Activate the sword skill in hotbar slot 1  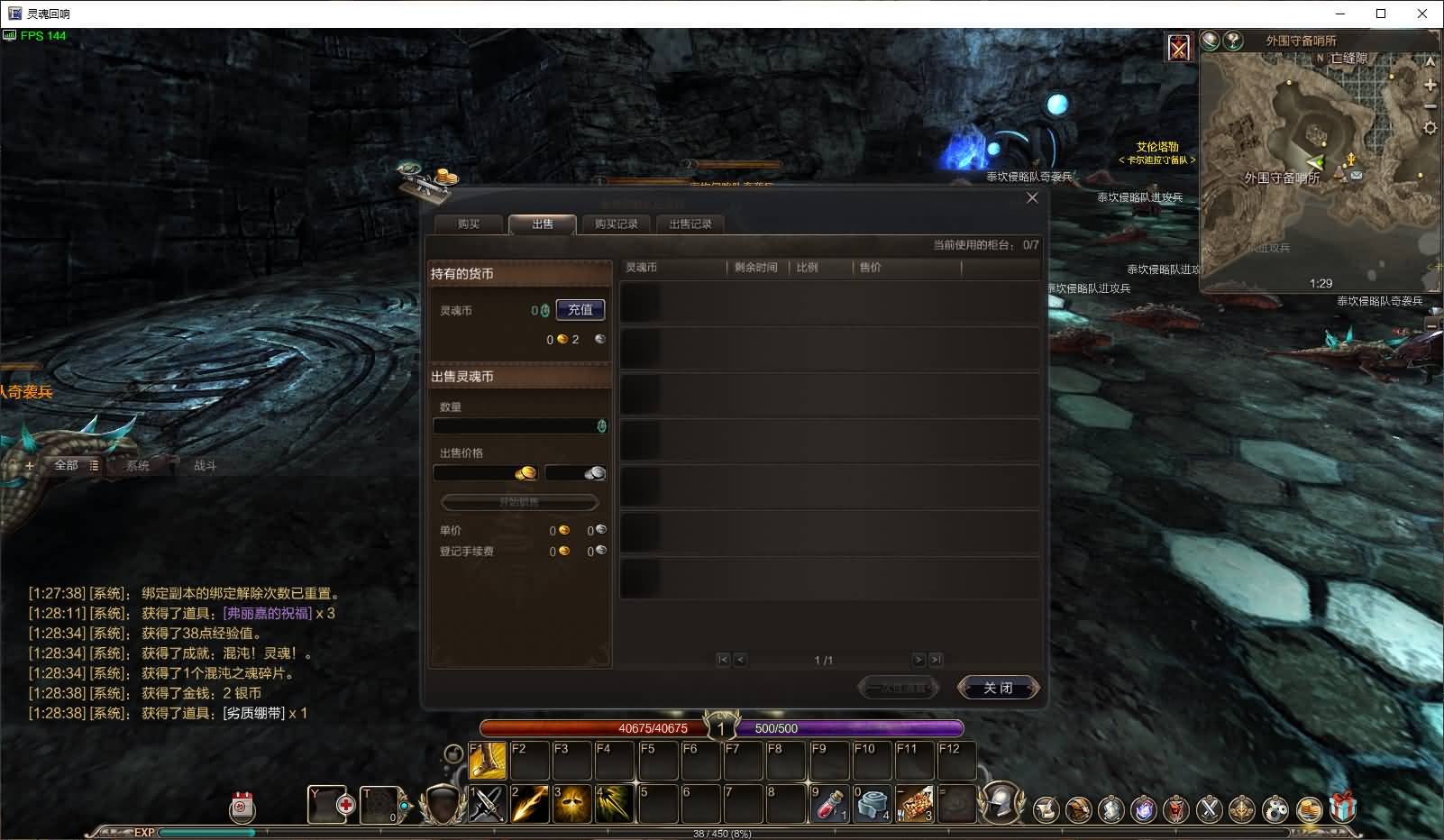[485, 807]
